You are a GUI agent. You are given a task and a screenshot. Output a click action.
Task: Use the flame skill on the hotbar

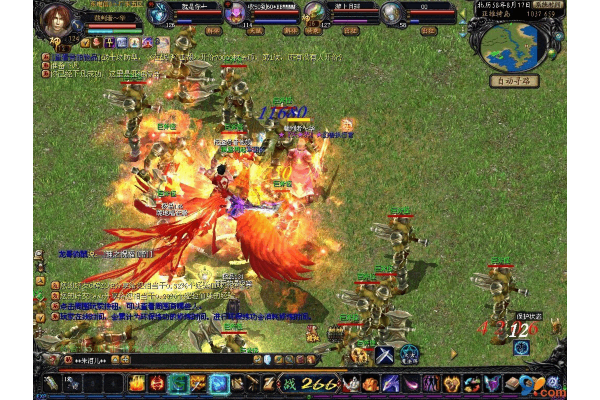(136, 383)
